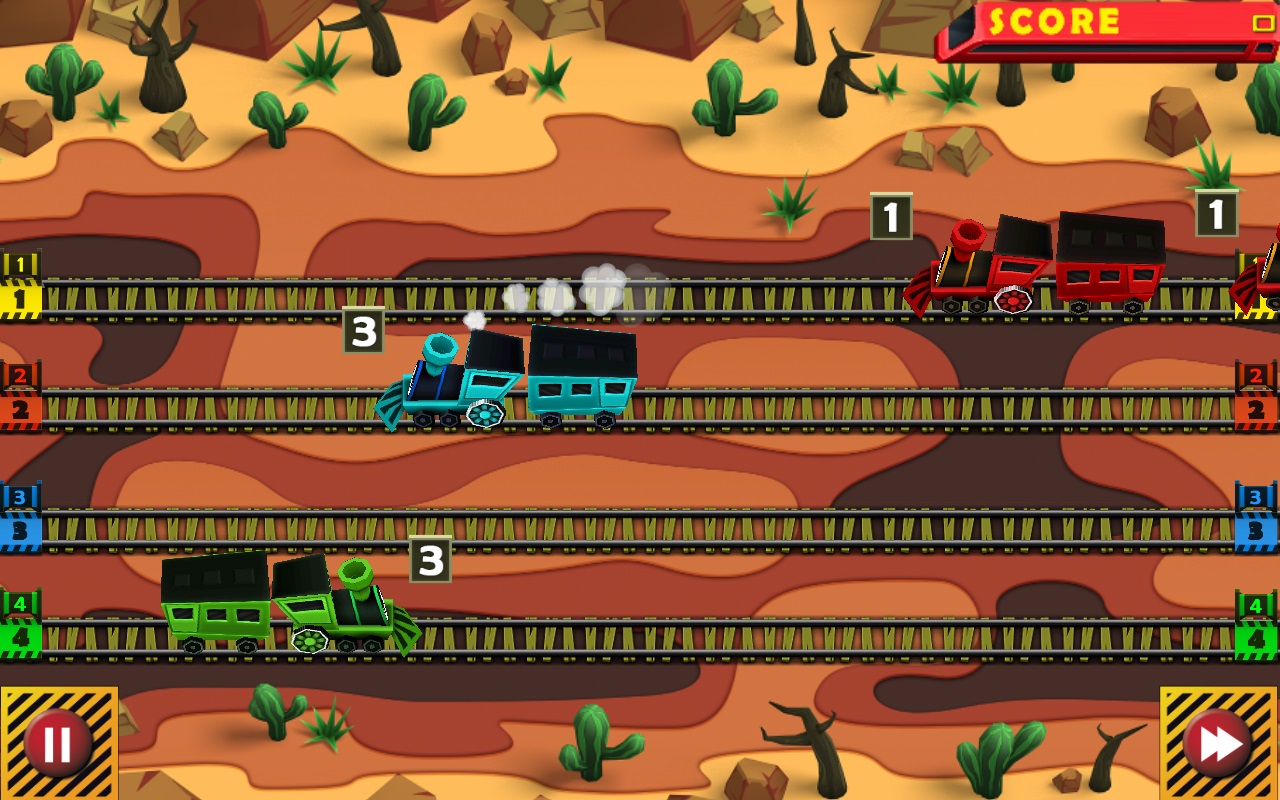
Task: Pause the game with the pause button
Action: pyautogui.click(x=57, y=741)
